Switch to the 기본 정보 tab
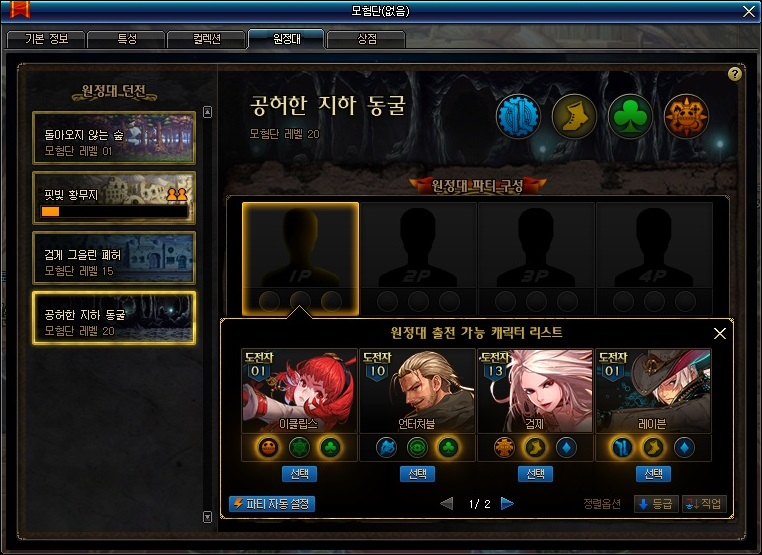This screenshot has height=555, width=762. pos(46,40)
